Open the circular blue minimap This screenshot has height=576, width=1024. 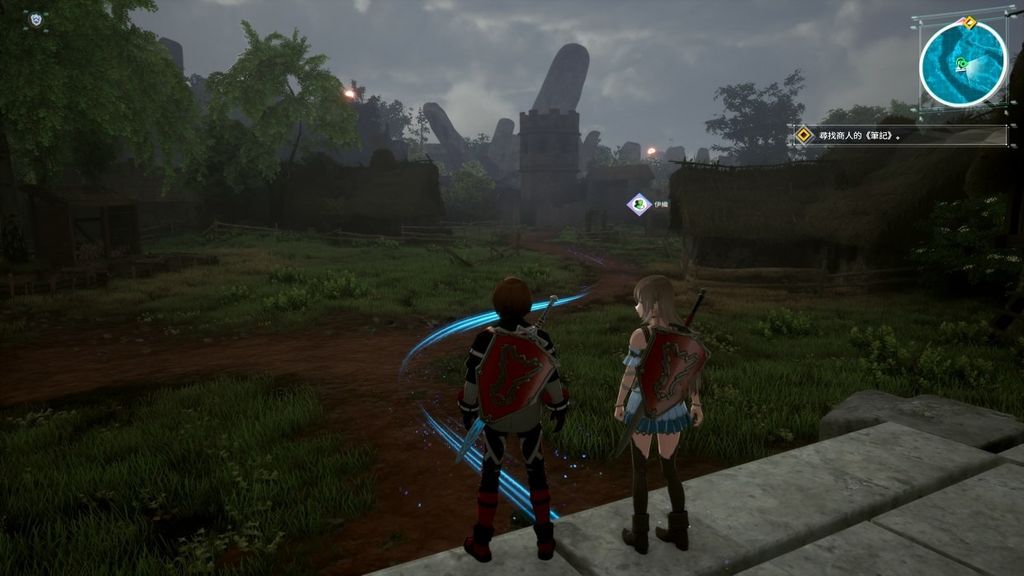click(x=962, y=64)
